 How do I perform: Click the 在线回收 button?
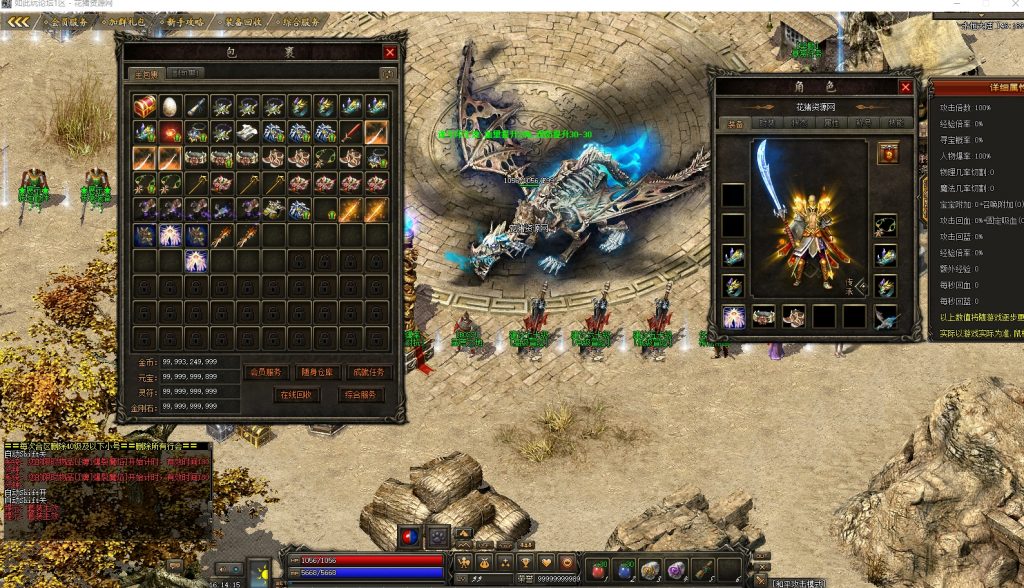click(x=297, y=395)
